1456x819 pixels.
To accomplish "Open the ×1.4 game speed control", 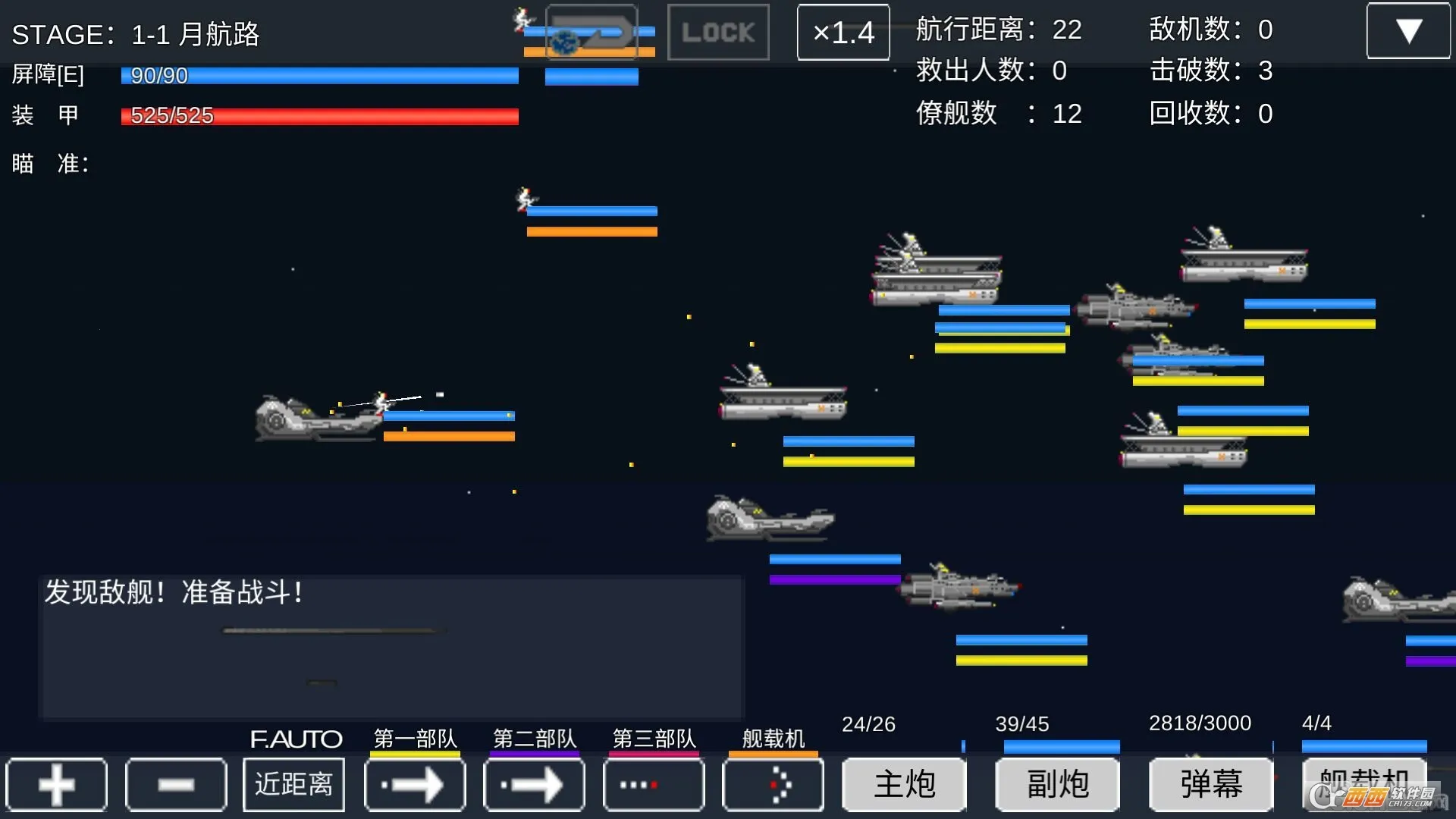I will 843,33.
